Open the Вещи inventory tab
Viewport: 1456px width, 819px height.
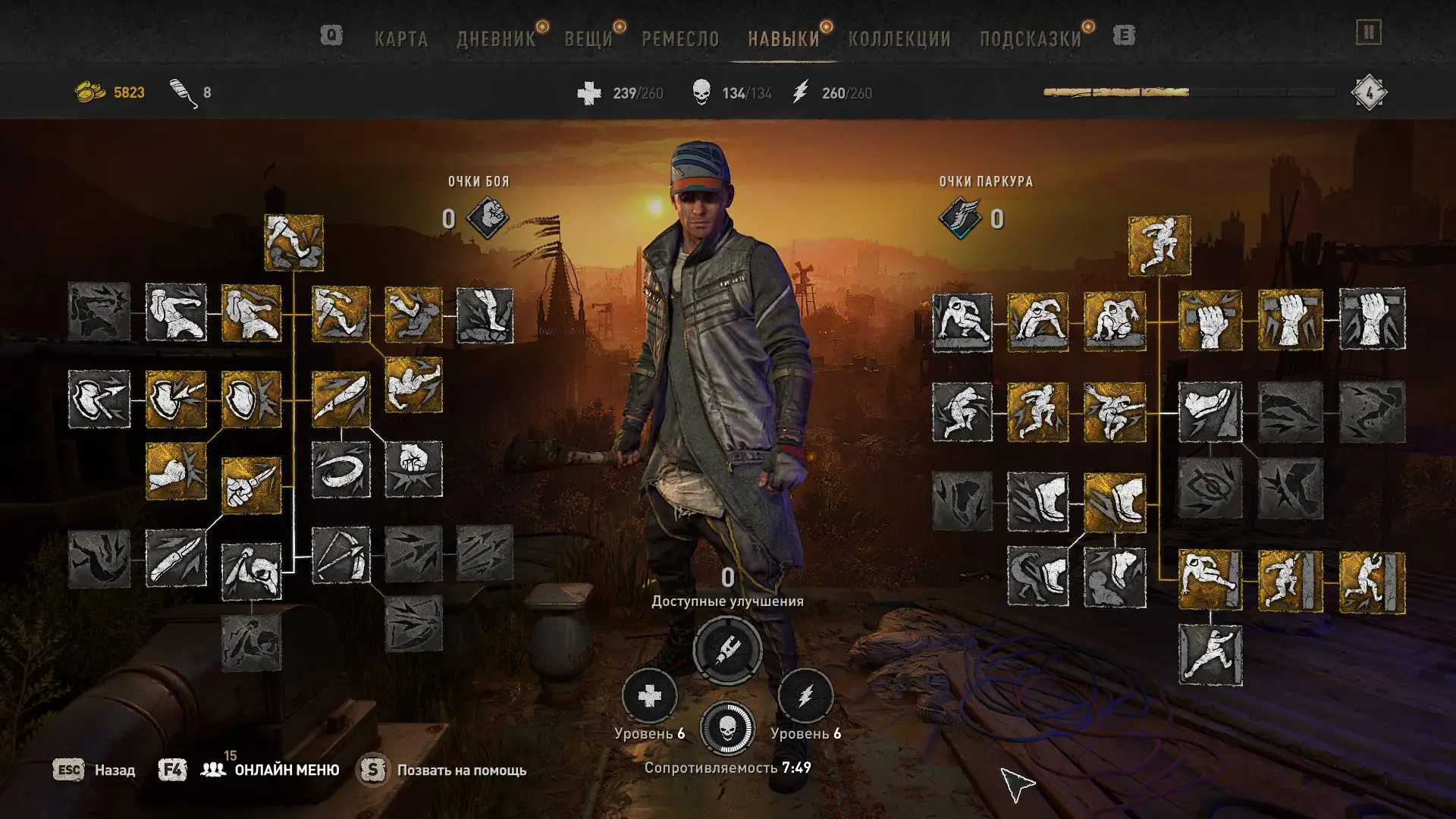[x=588, y=39]
